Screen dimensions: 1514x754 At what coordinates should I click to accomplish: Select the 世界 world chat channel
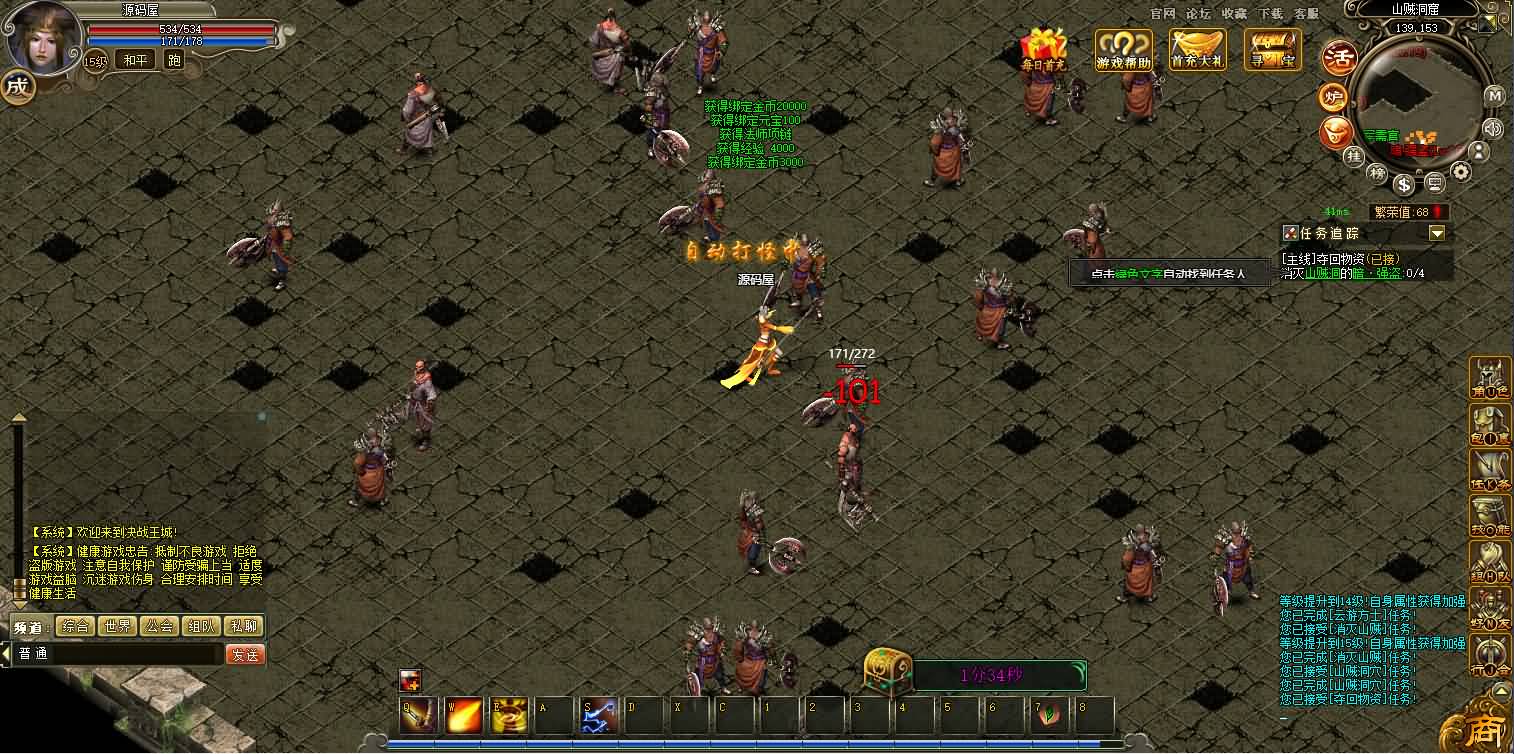[x=117, y=626]
